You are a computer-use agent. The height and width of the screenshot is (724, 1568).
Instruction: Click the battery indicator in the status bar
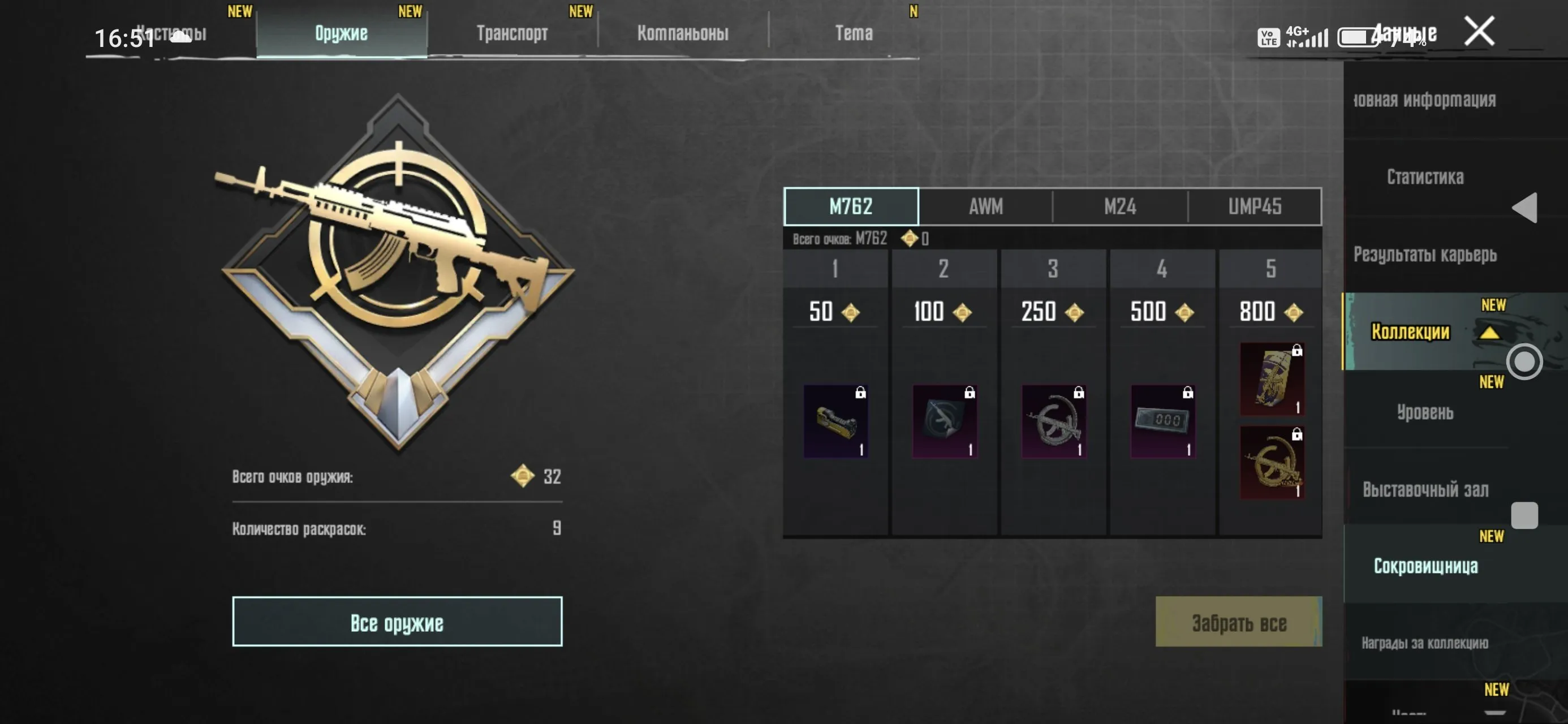[1359, 37]
